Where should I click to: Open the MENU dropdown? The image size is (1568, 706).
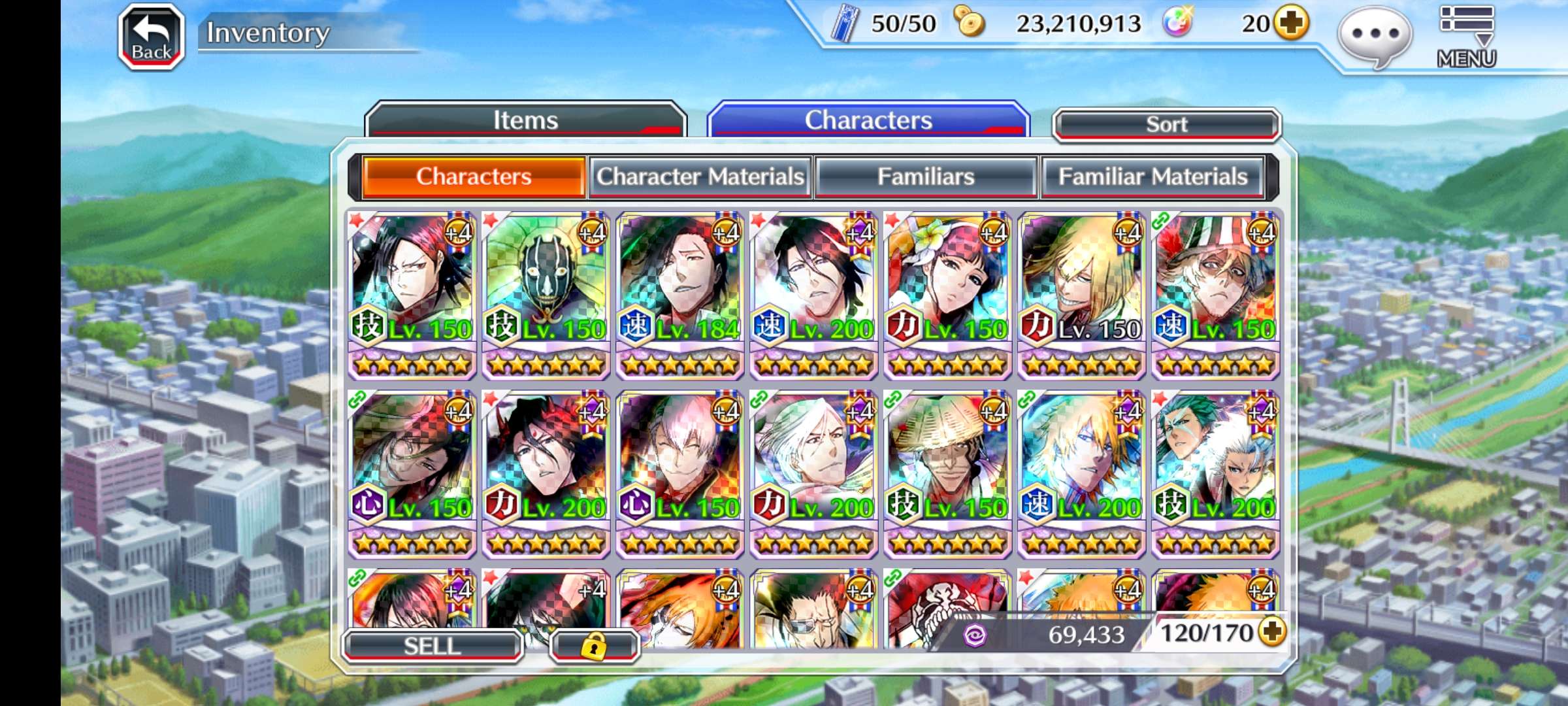1466,37
